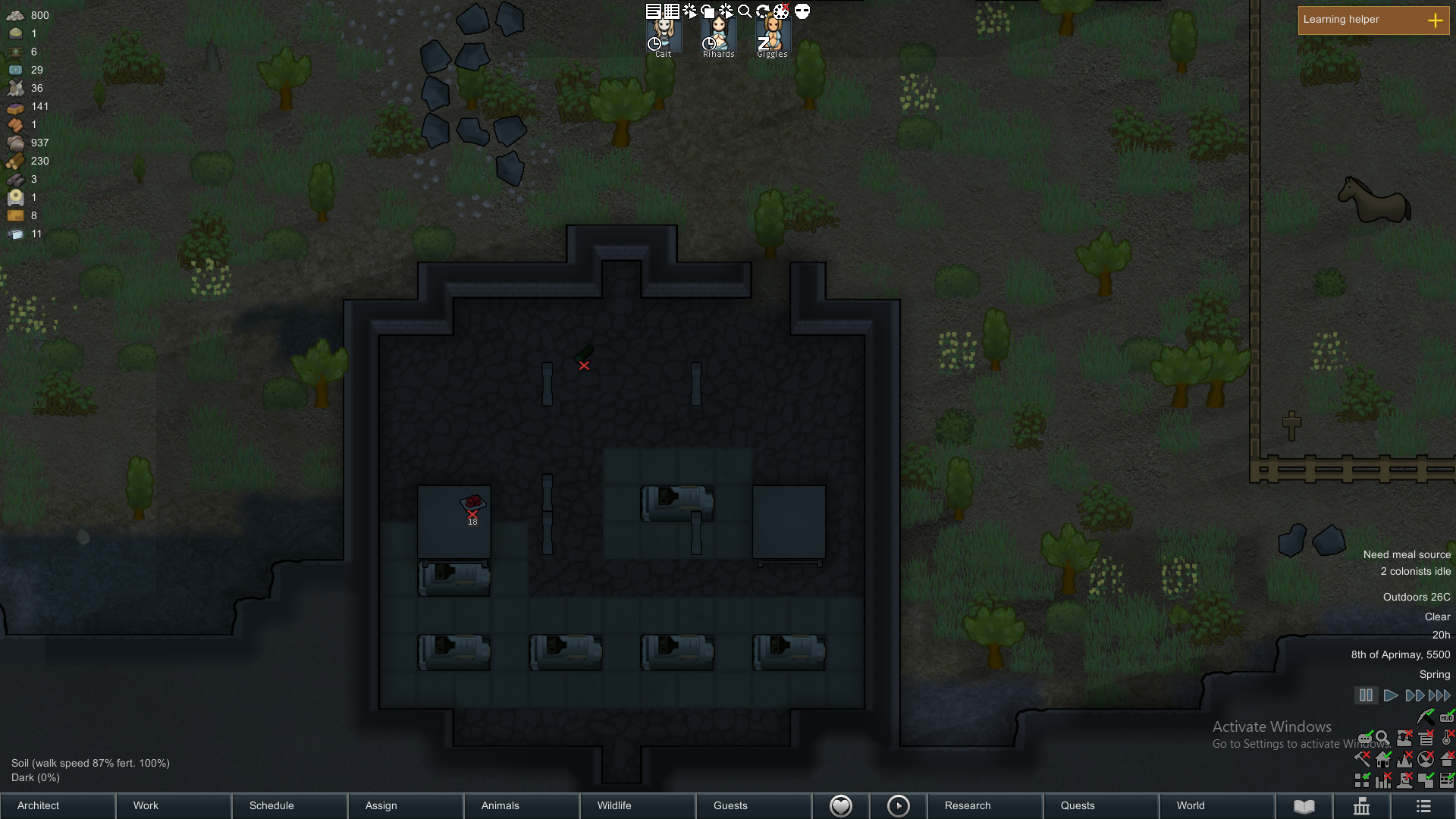
Task: Toggle the HUD visibility icon
Action: coord(1447,717)
